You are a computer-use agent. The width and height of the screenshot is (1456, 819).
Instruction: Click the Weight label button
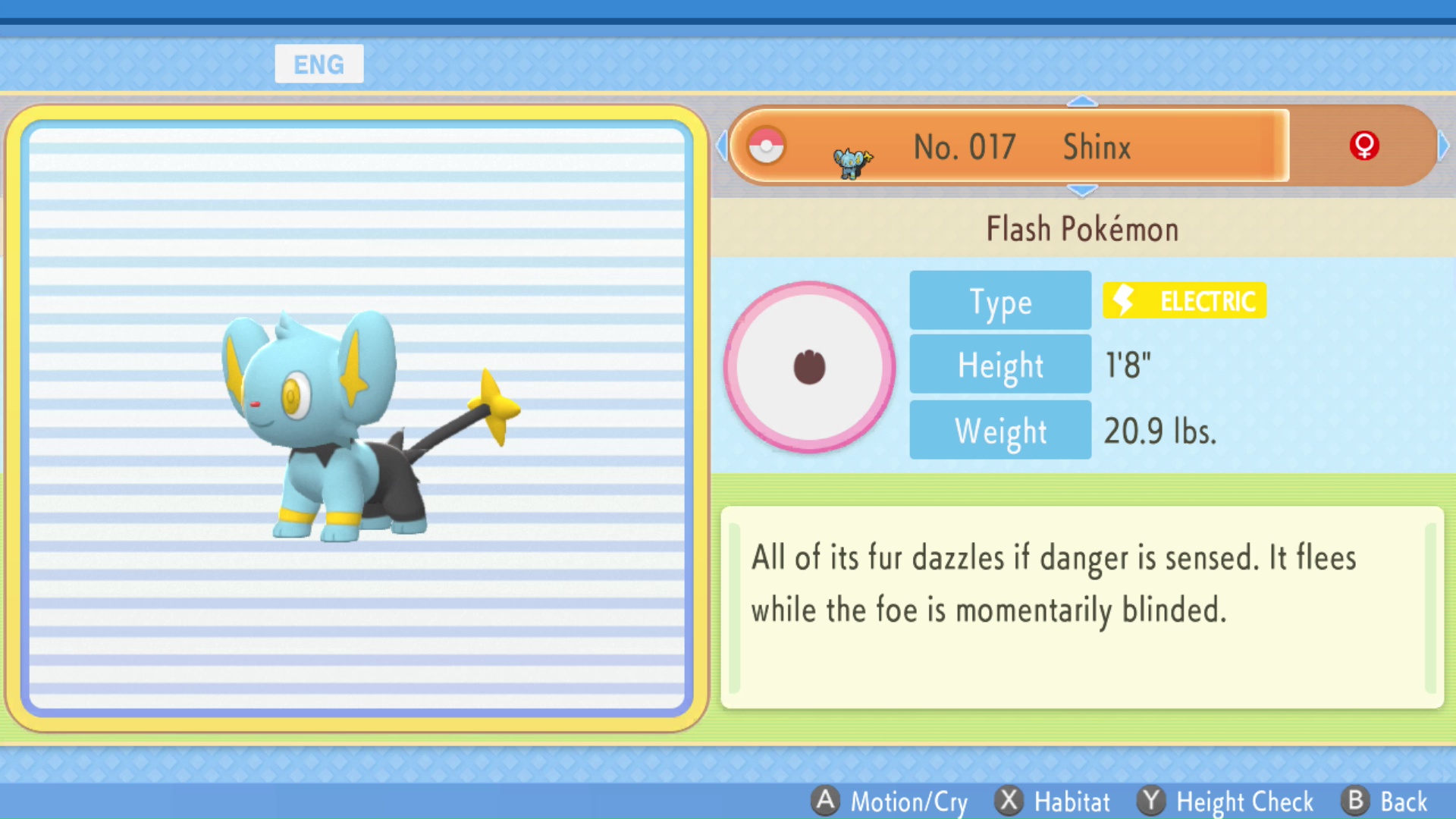[999, 430]
